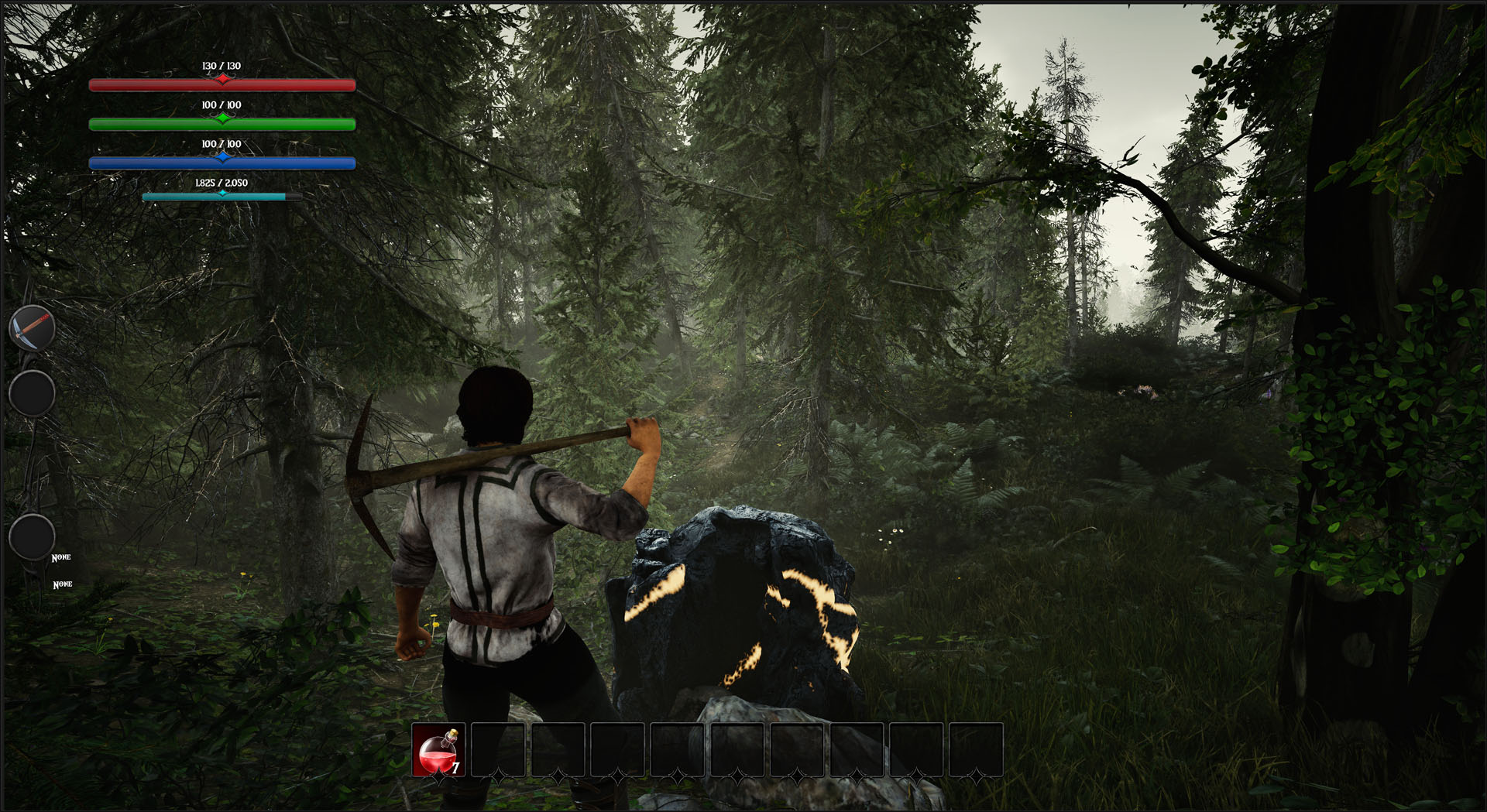The image size is (1487, 812).
Task: Click the blue diamond on the mana bar
Action: [223, 156]
